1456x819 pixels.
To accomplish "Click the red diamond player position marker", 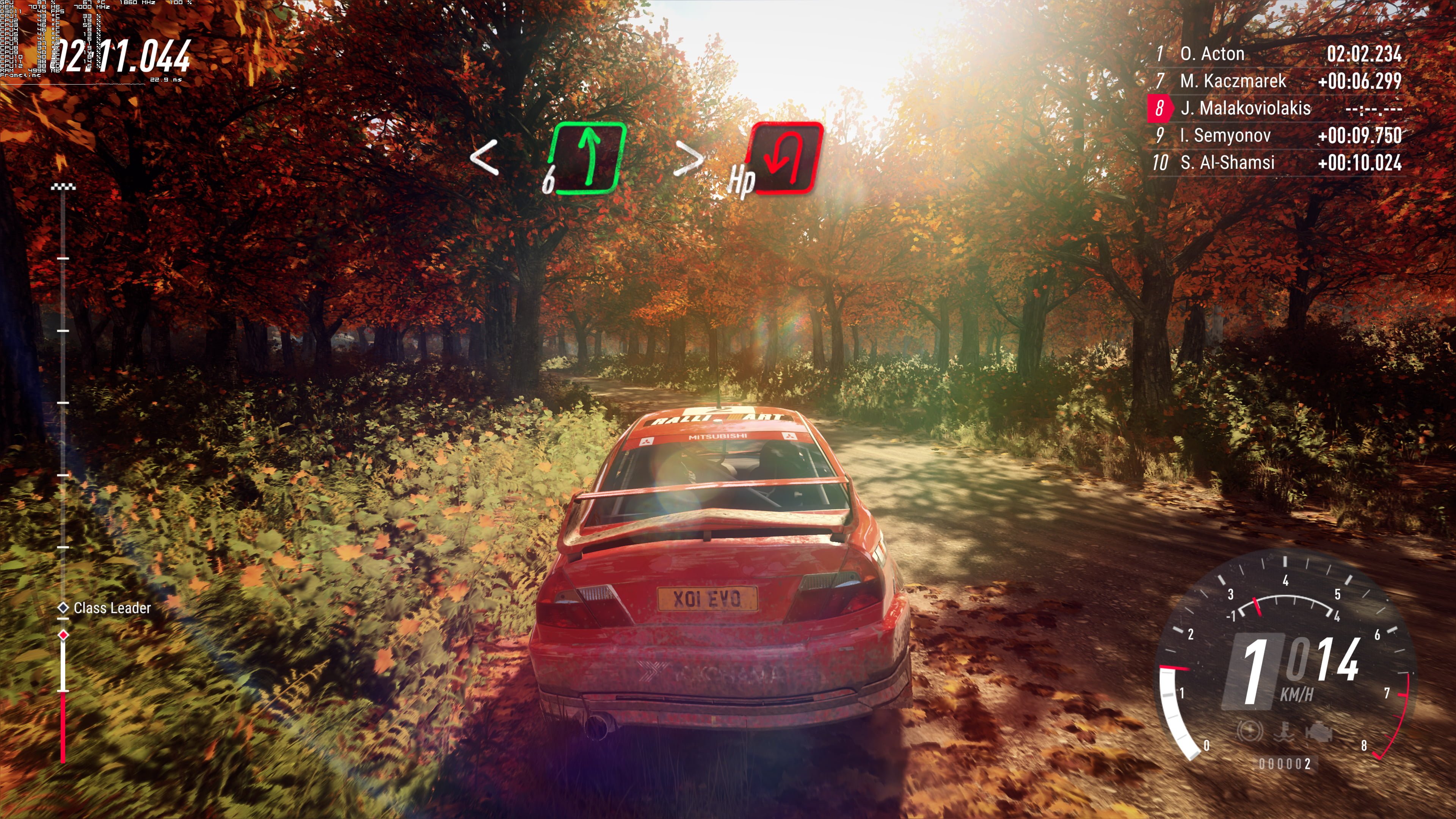I will pos(63,635).
